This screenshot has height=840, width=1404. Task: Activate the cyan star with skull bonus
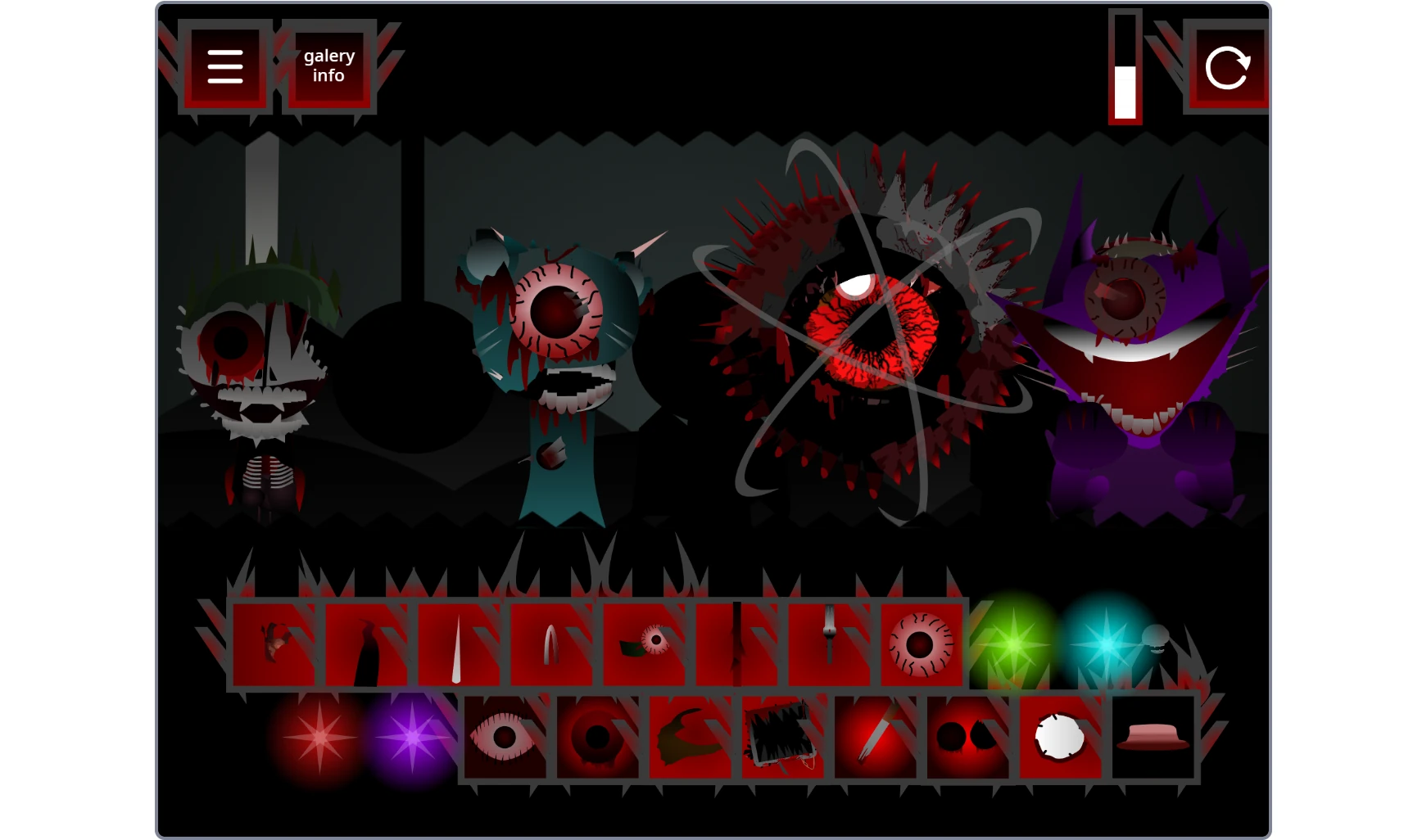pos(1106,643)
